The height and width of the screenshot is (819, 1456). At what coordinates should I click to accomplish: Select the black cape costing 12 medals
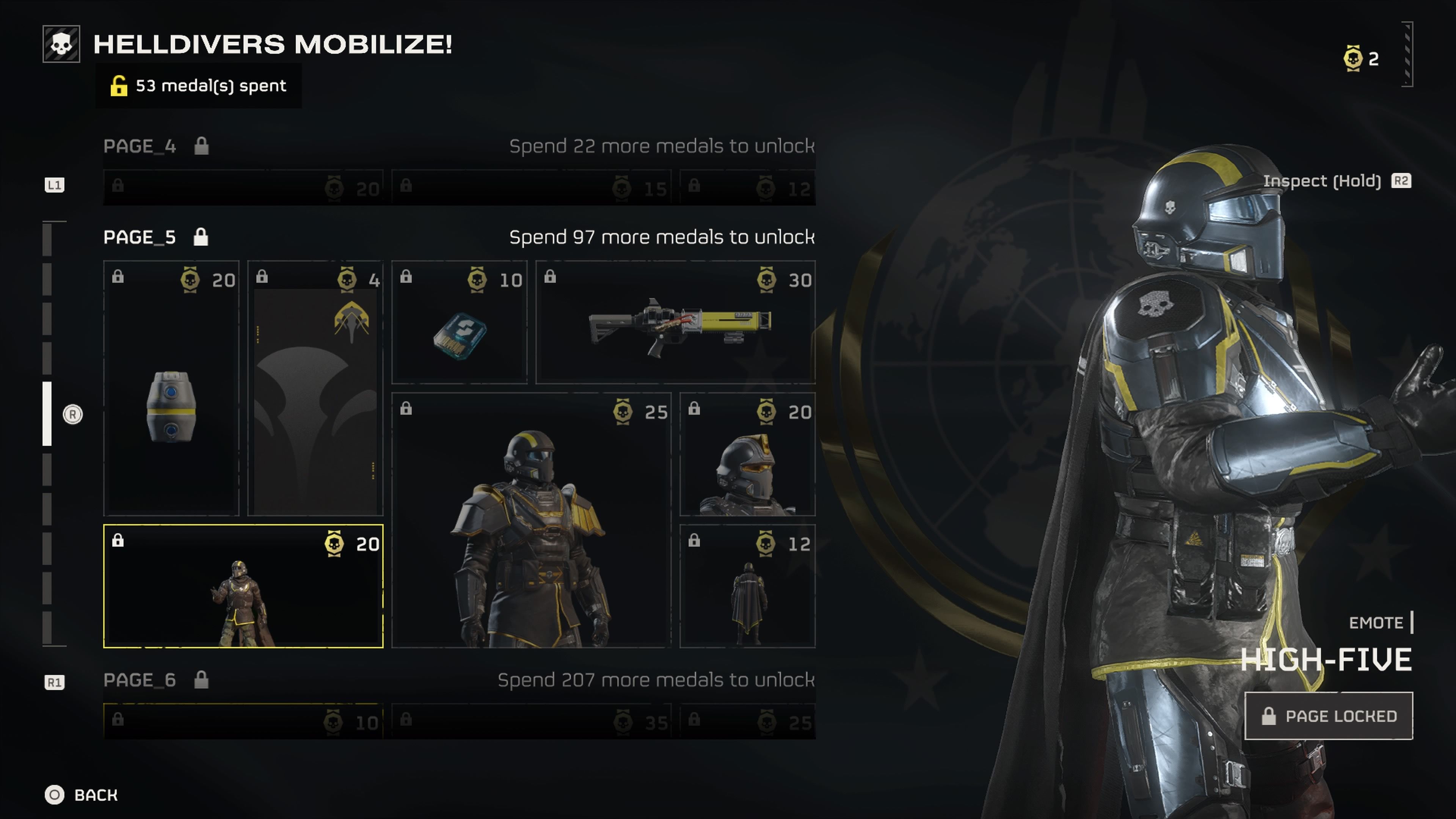(x=747, y=586)
